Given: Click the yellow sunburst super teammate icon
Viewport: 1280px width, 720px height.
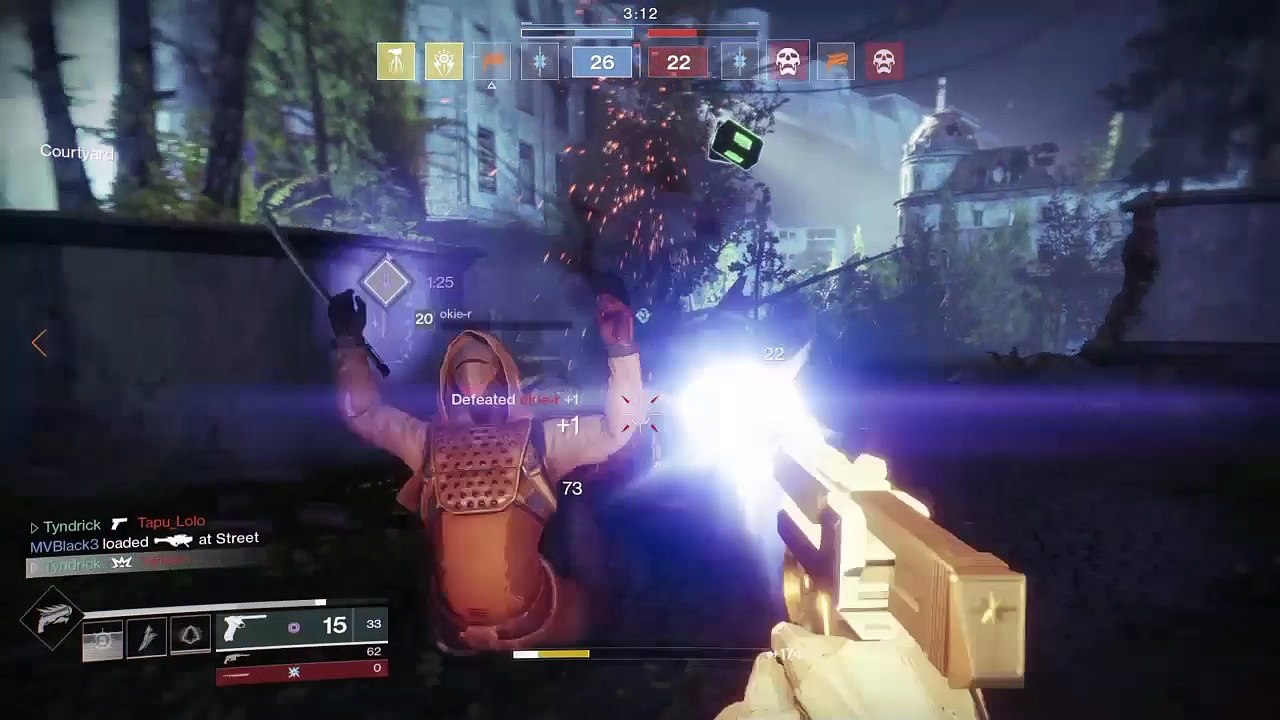Looking at the screenshot, I should [x=443, y=62].
